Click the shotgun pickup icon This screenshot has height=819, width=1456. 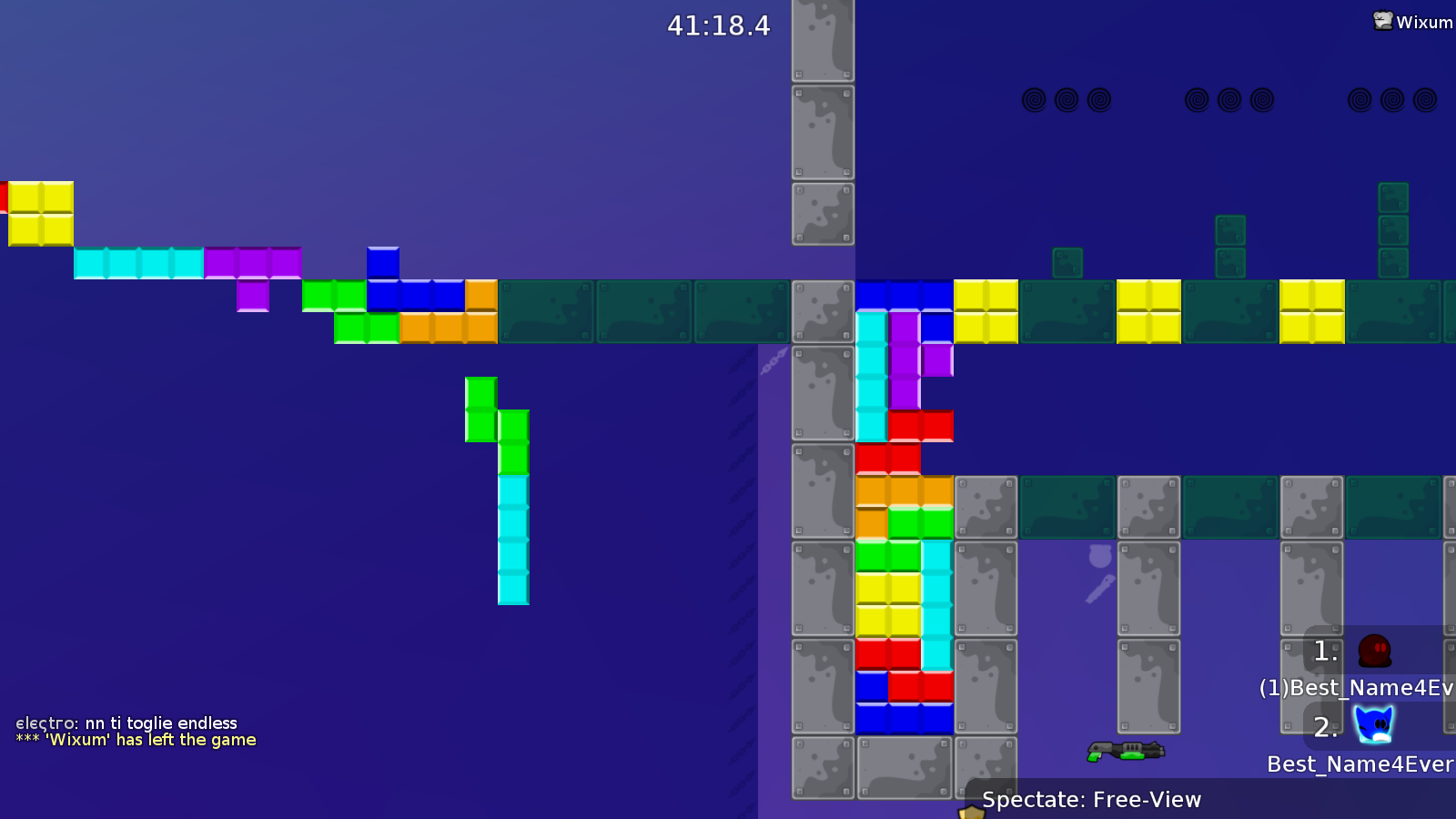pos(1126,752)
